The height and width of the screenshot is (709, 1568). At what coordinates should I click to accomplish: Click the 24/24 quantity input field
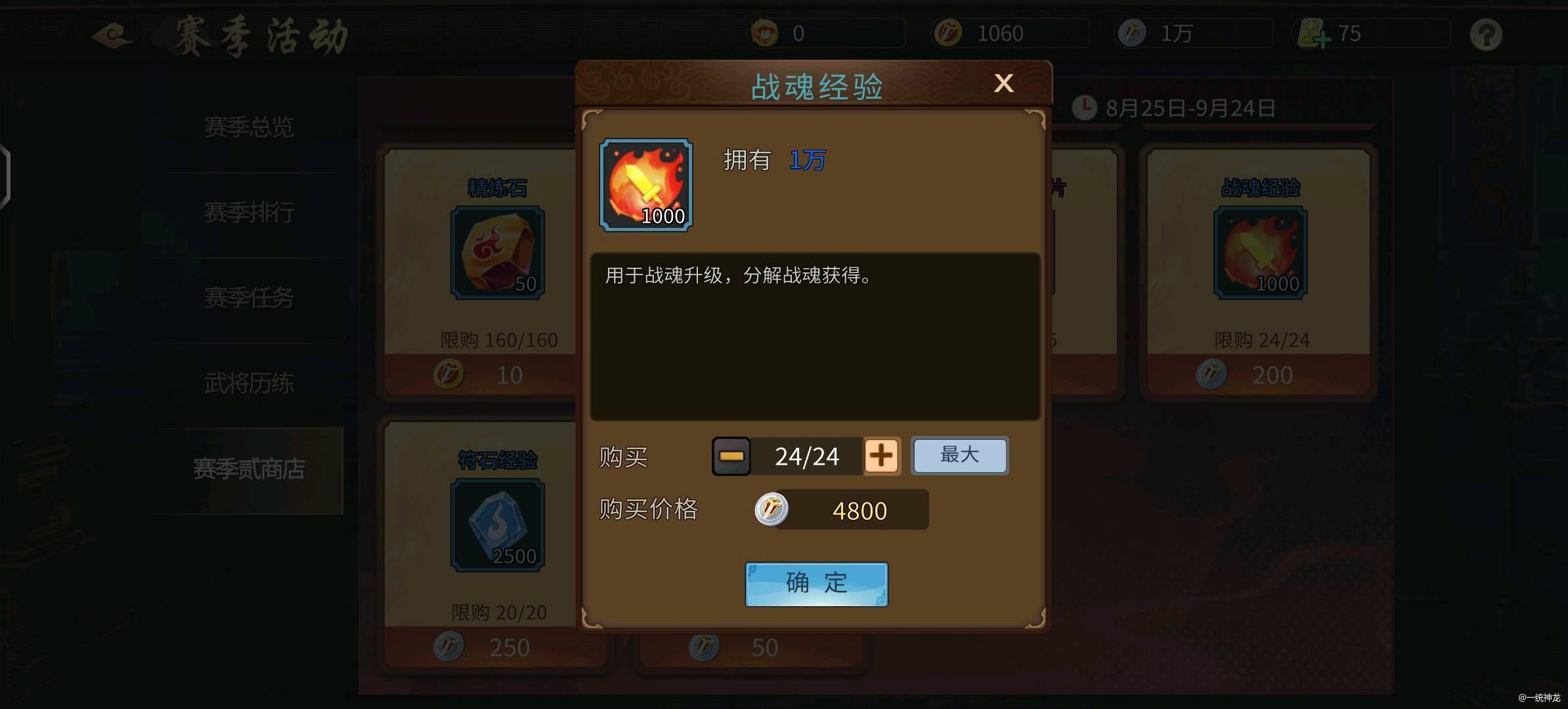click(806, 456)
